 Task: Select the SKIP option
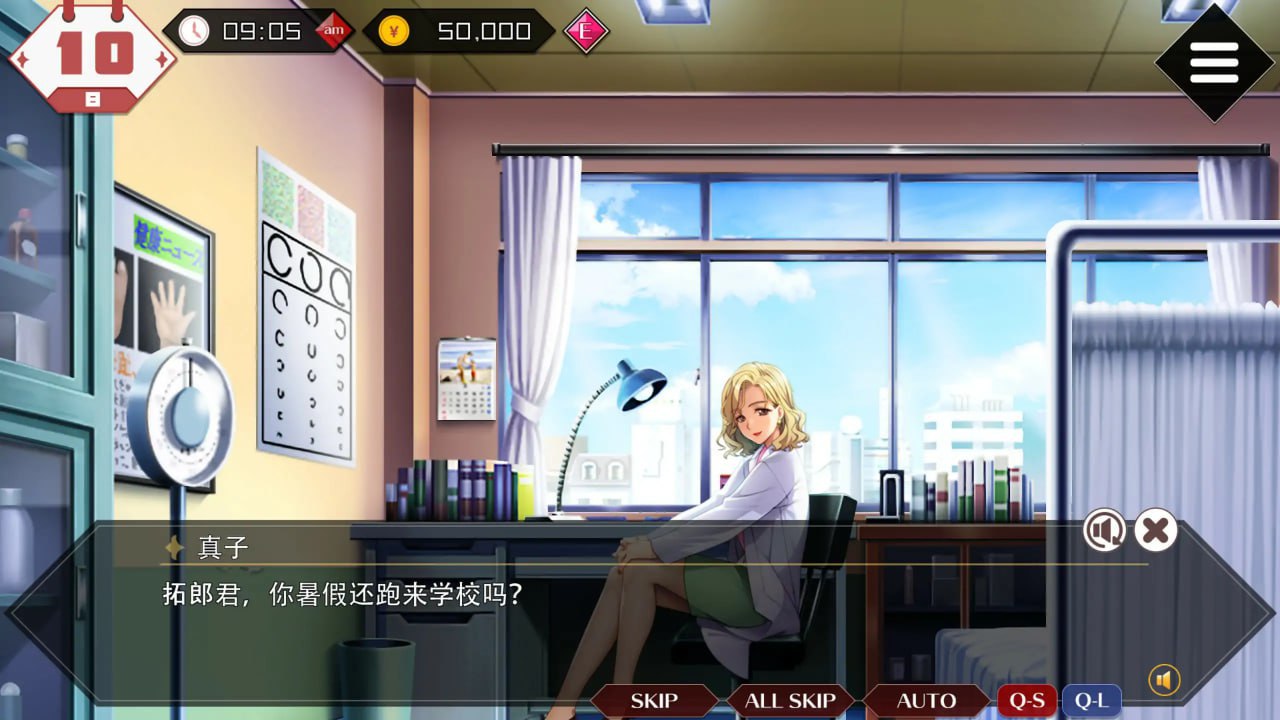[655, 700]
